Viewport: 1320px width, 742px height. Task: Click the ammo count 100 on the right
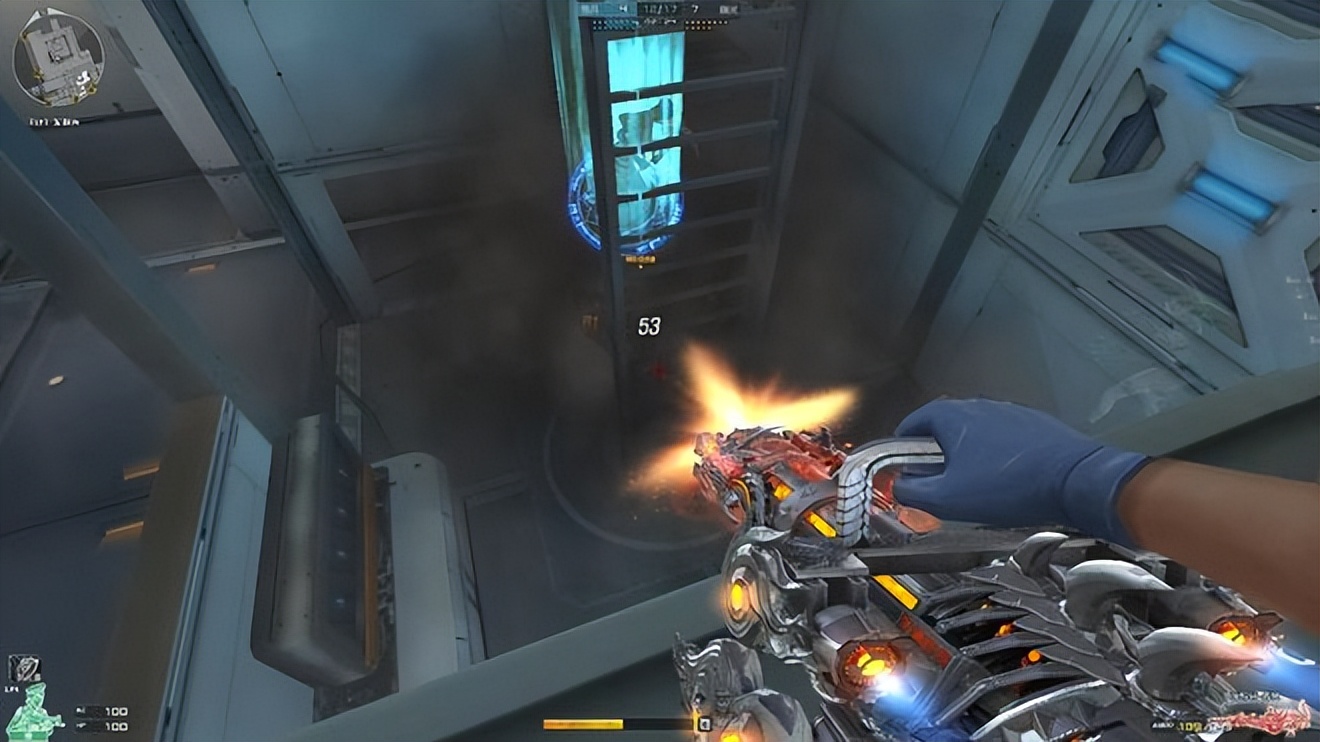(1189, 724)
